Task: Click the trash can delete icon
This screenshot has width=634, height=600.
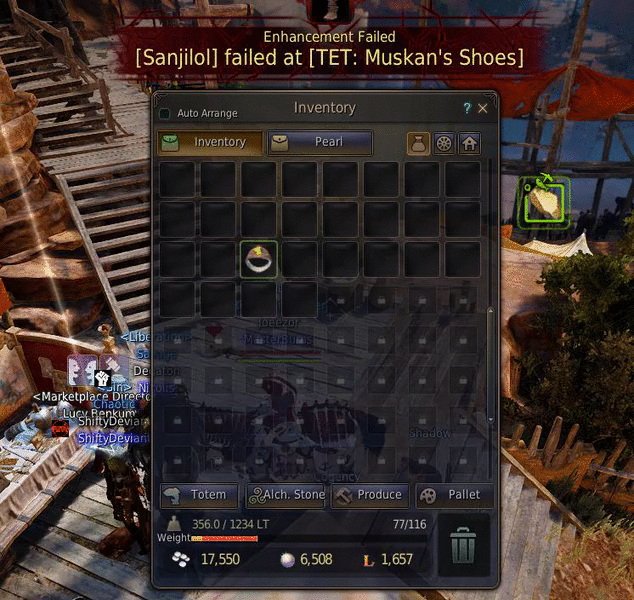Action: pyautogui.click(x=463, y=547)
